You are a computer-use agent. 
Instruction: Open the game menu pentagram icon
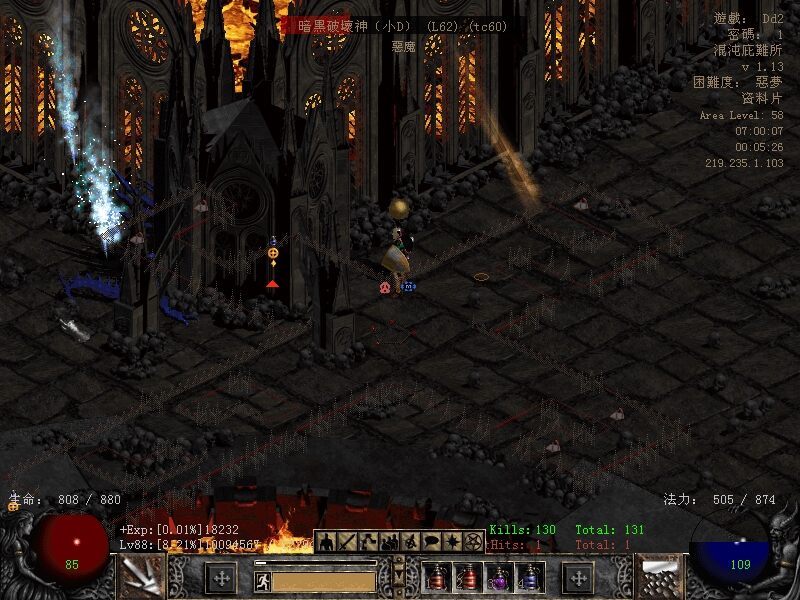point(474,541)
